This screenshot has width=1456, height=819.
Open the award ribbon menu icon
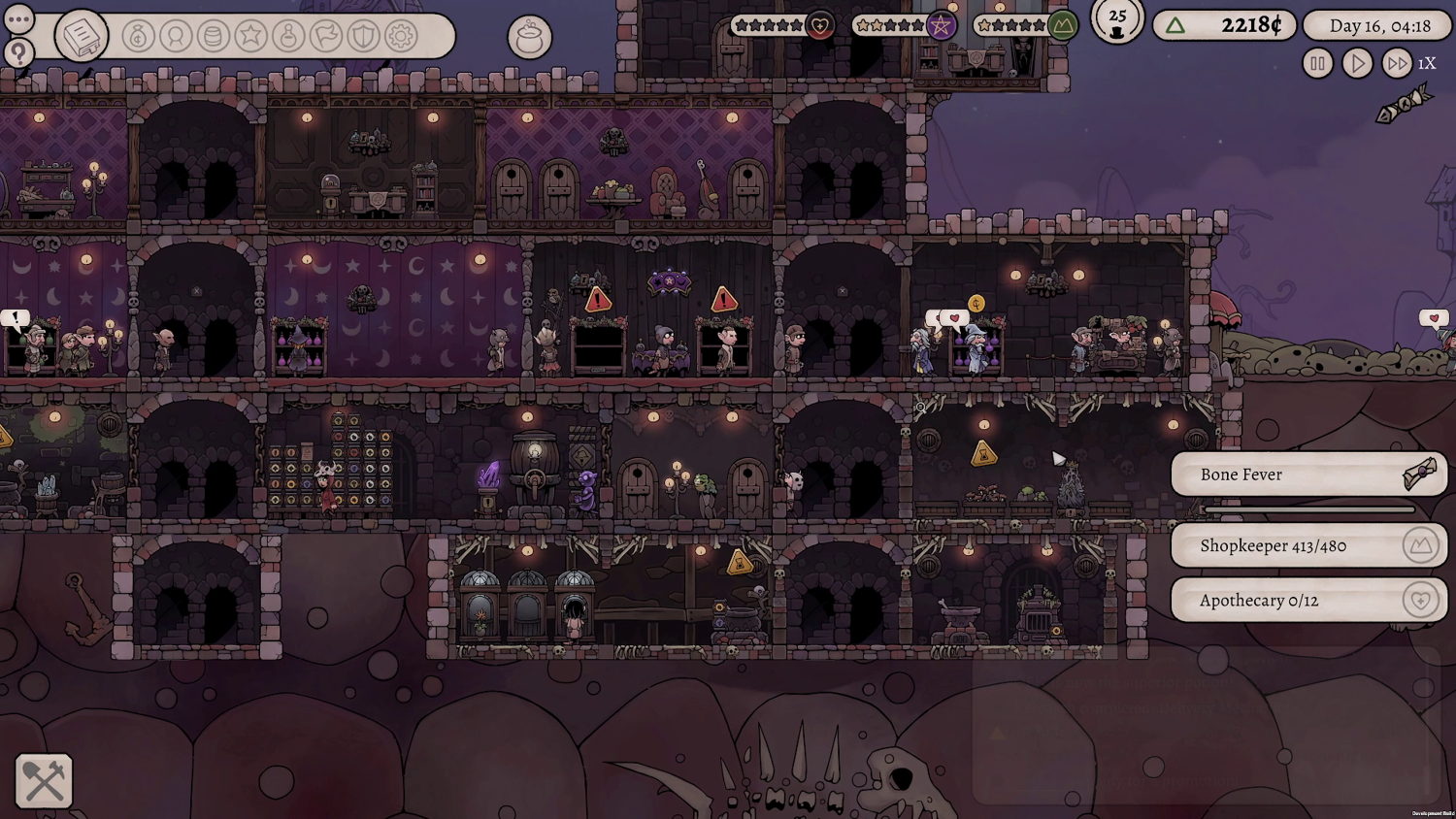176,37
